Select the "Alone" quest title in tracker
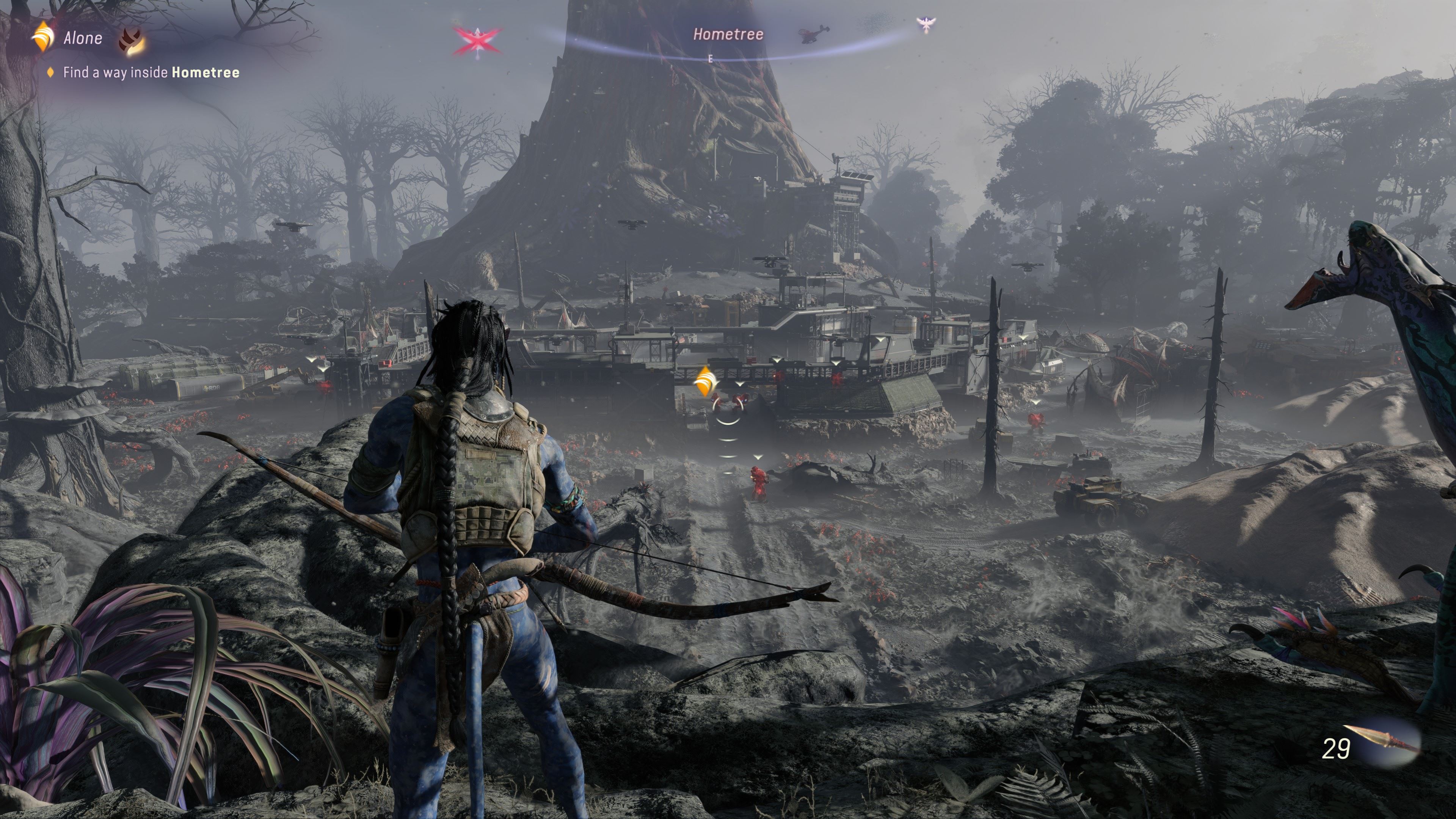The height and width of the screenshot is (819, 1456). coord(83,38)
